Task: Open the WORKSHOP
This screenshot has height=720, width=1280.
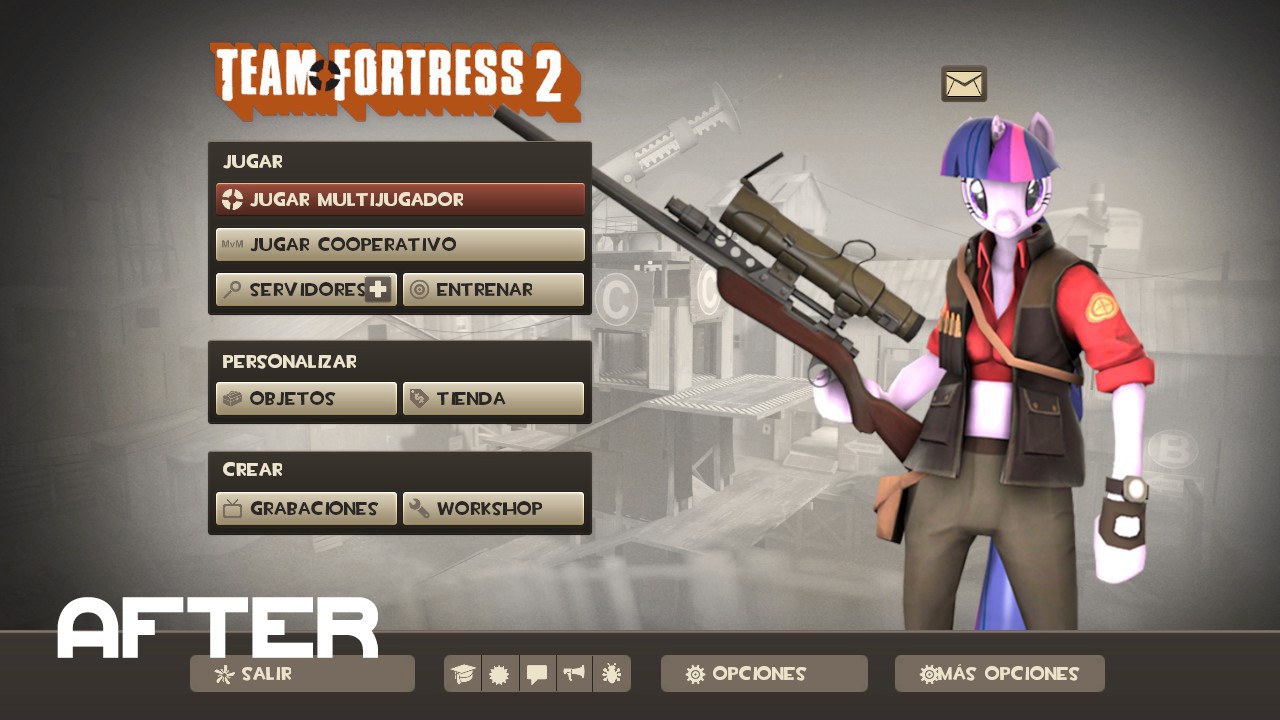Action: [493, 508]
